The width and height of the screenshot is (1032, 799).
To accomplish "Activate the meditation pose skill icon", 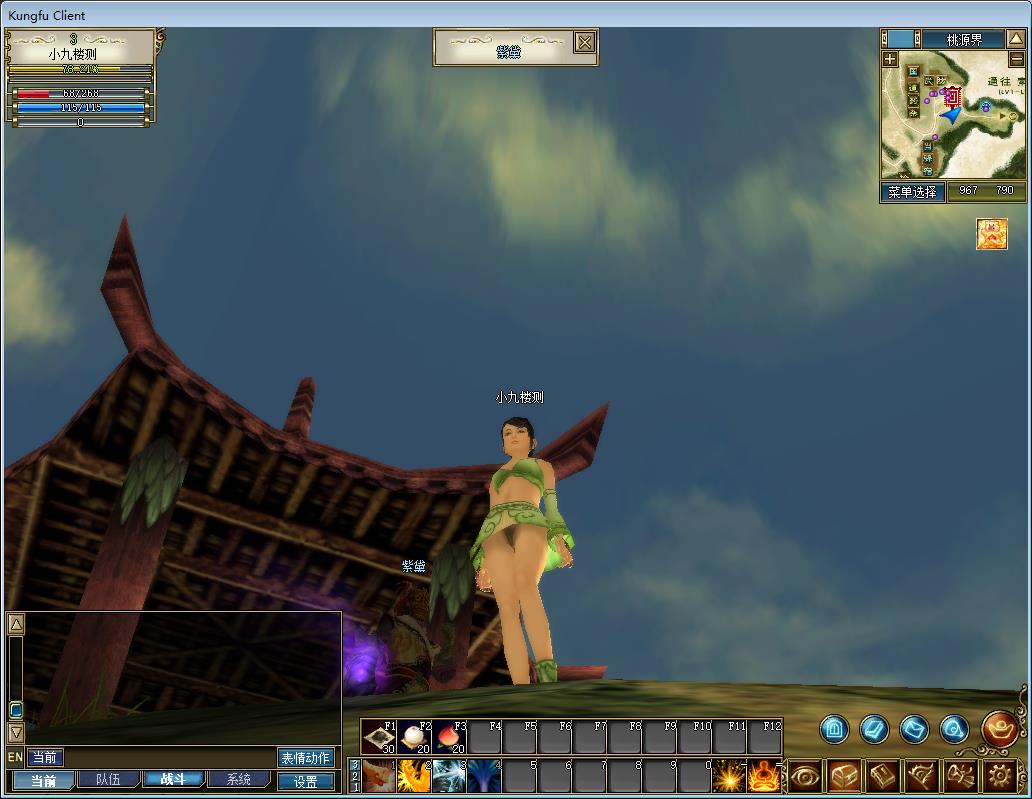I will (764, 776).
